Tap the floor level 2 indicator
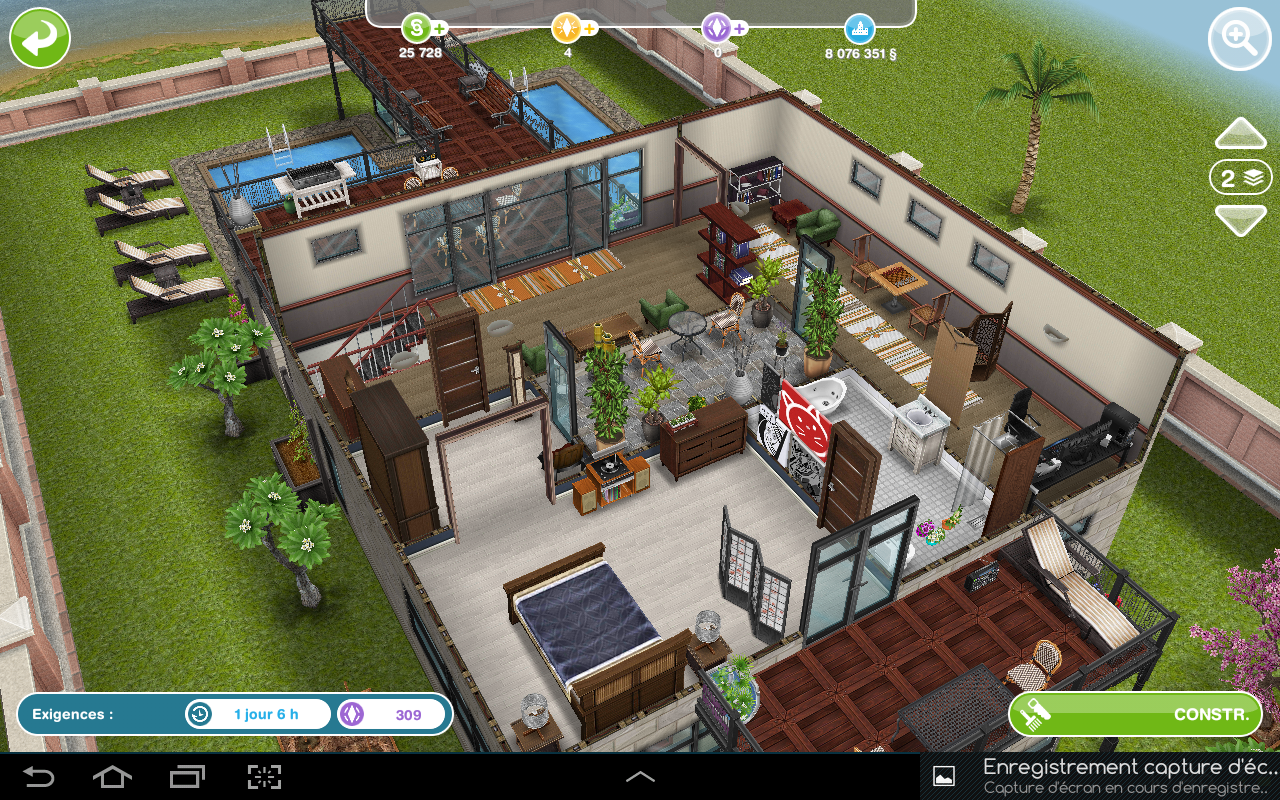Viewport: 1280px width, 800px height. pyautogui.click(x=1240, y=178)
